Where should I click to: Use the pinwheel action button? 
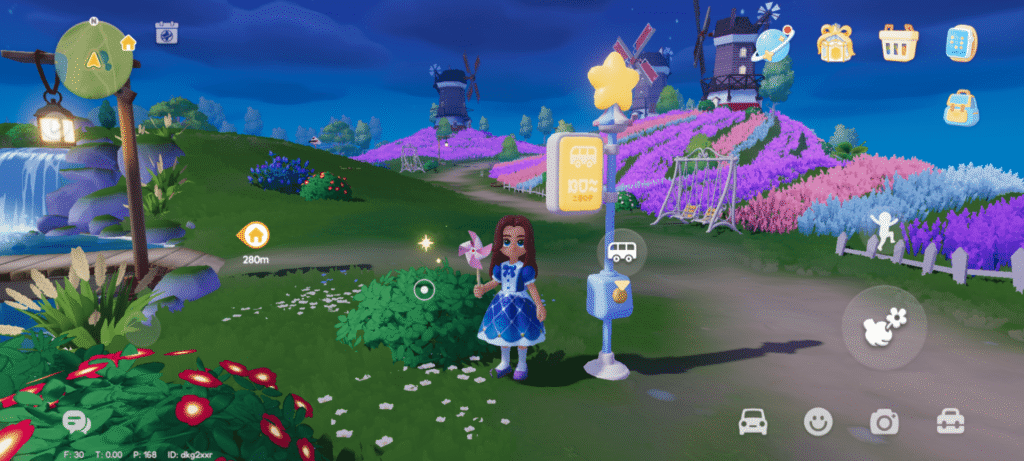[x=884, y=327]
